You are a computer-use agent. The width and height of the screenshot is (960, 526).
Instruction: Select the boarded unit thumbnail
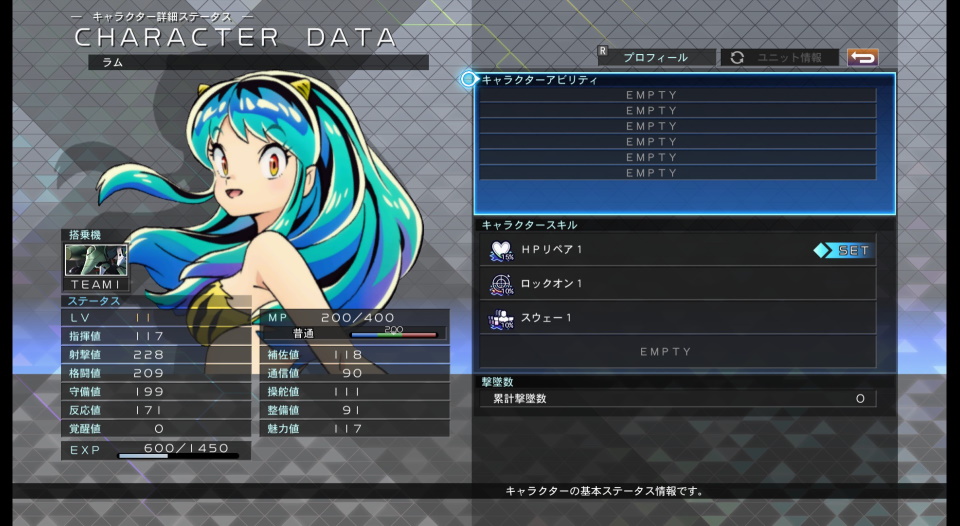click(96, 260)
